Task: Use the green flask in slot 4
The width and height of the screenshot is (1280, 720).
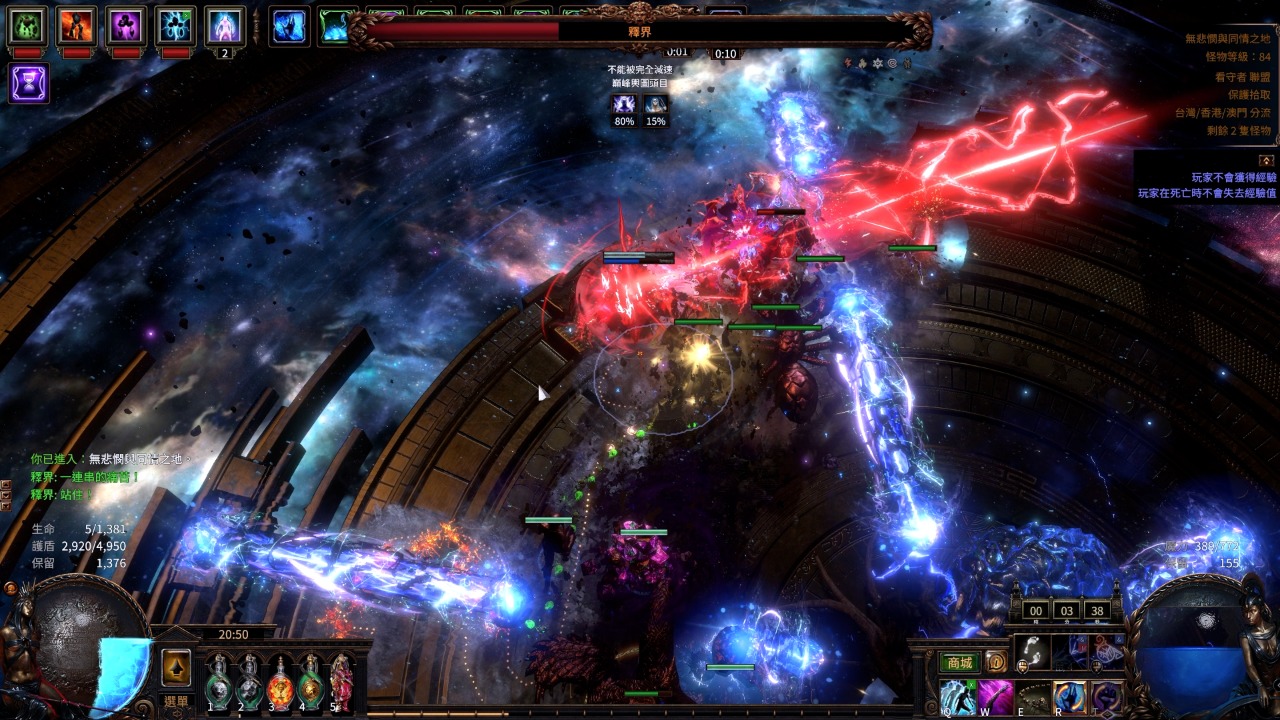Action: click(311, 681)
